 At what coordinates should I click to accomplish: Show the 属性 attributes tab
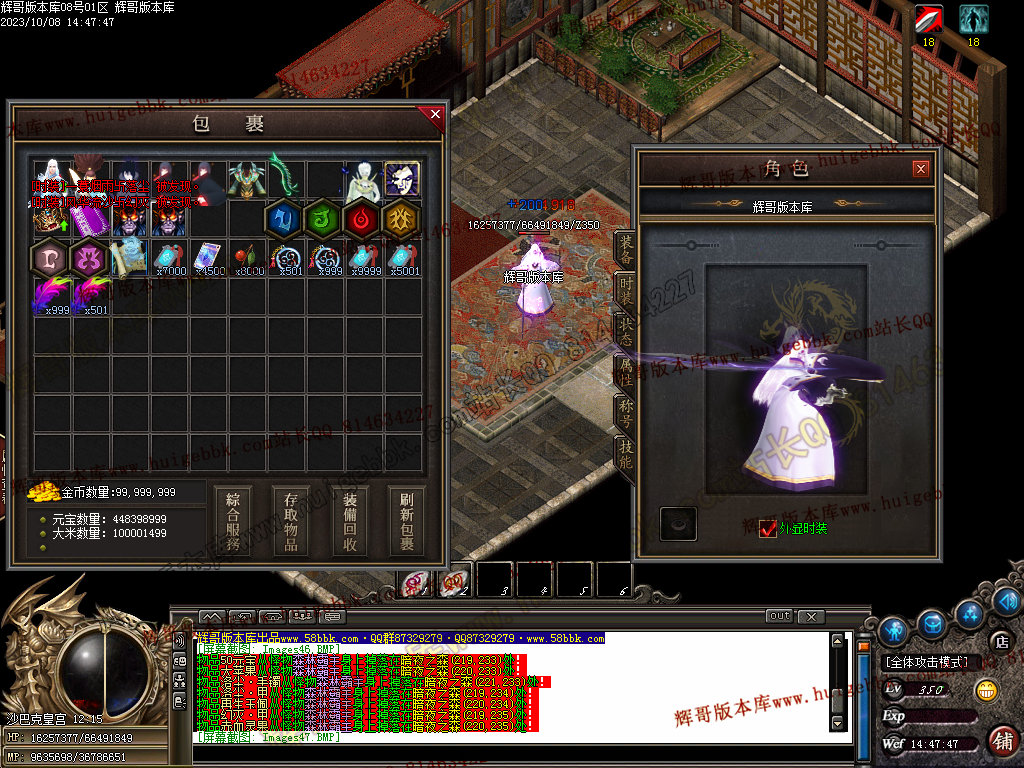click(624, 370)
